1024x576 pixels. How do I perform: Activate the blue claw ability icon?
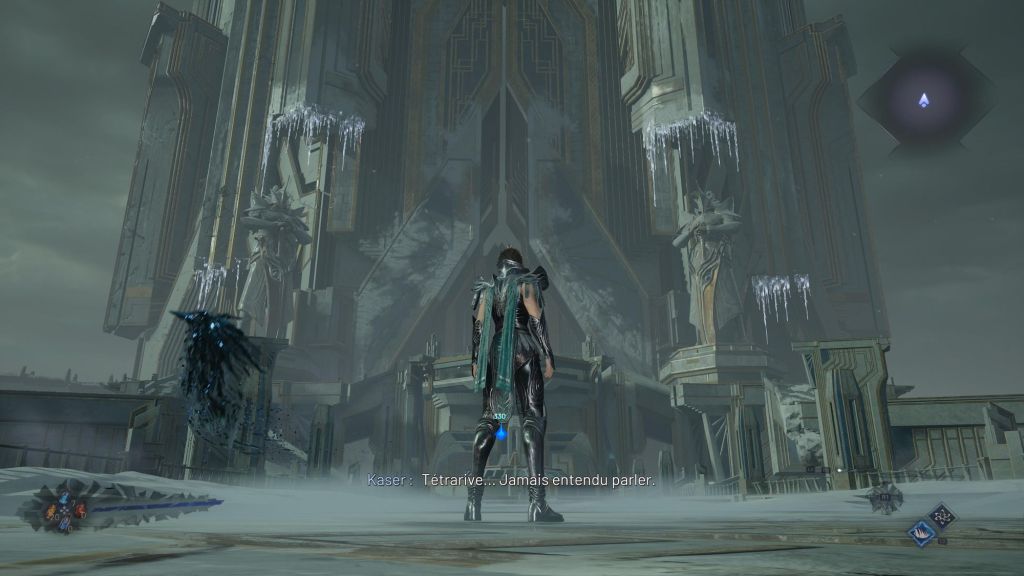tap(922, 534)
